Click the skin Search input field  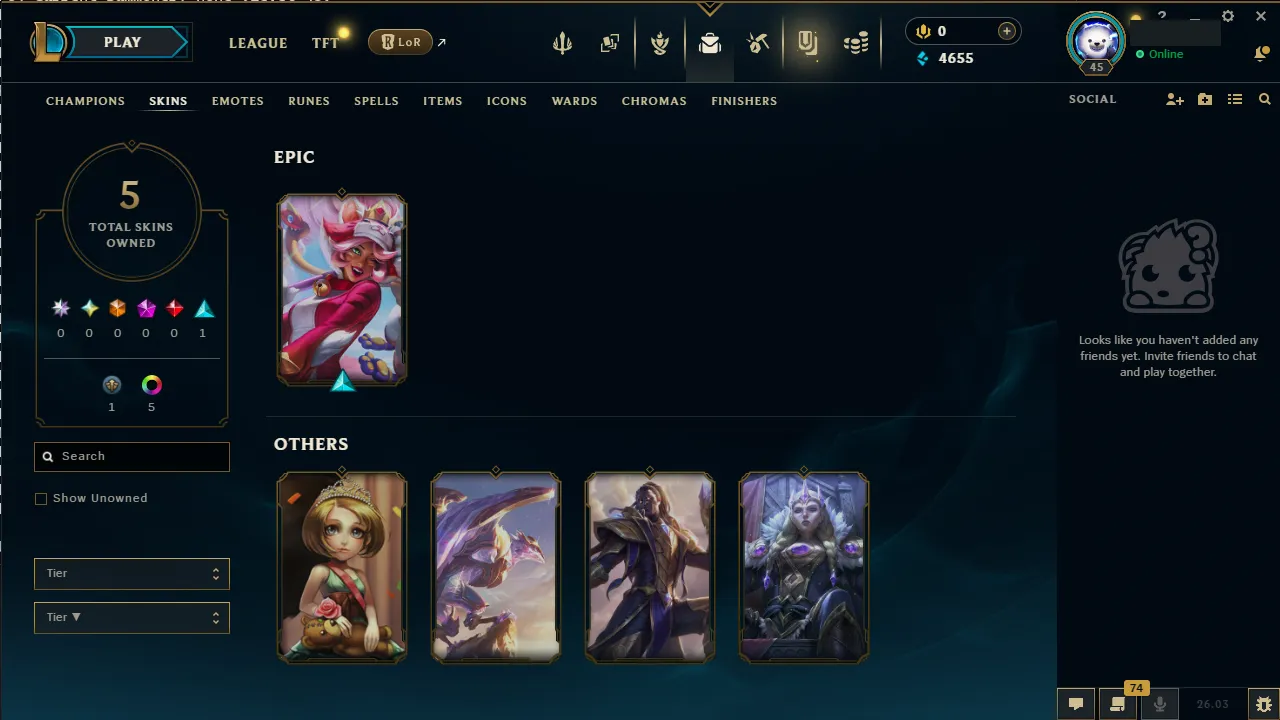point(131,456)
